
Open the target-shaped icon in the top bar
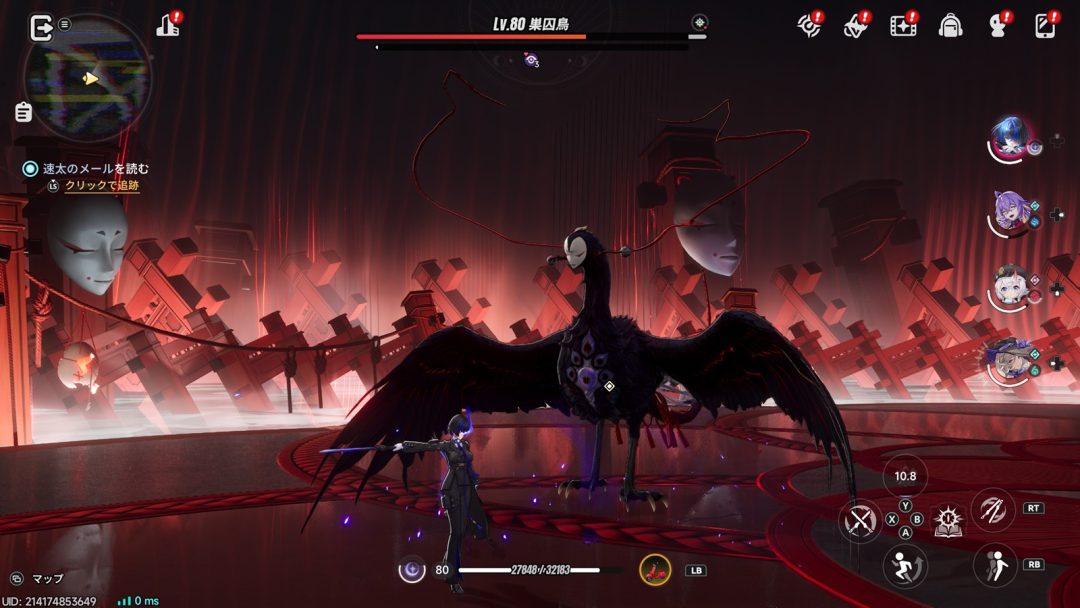coord(809,26)
